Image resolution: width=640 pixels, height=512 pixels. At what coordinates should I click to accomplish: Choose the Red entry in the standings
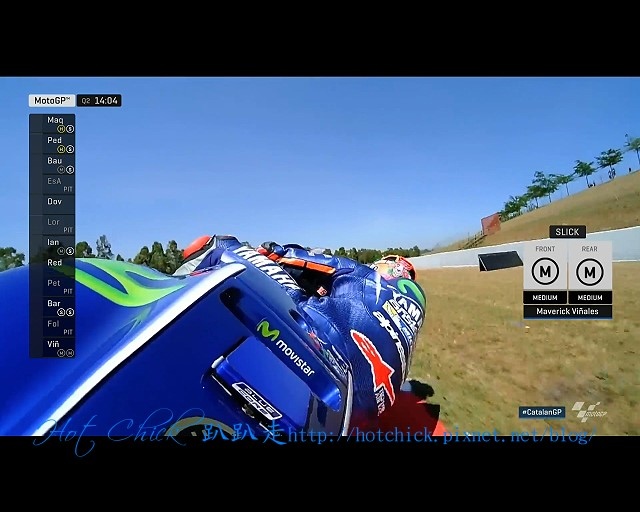click(53, 263)
